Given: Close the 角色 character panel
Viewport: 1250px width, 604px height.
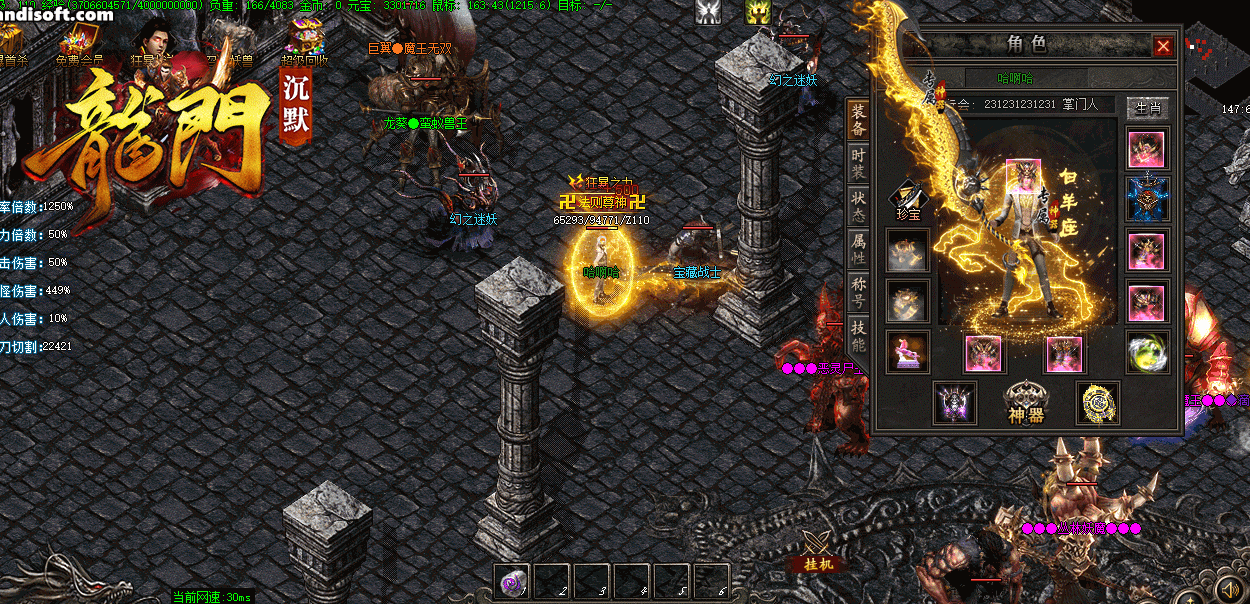Looking at the screenshot, I should [x=1163, y=46].
